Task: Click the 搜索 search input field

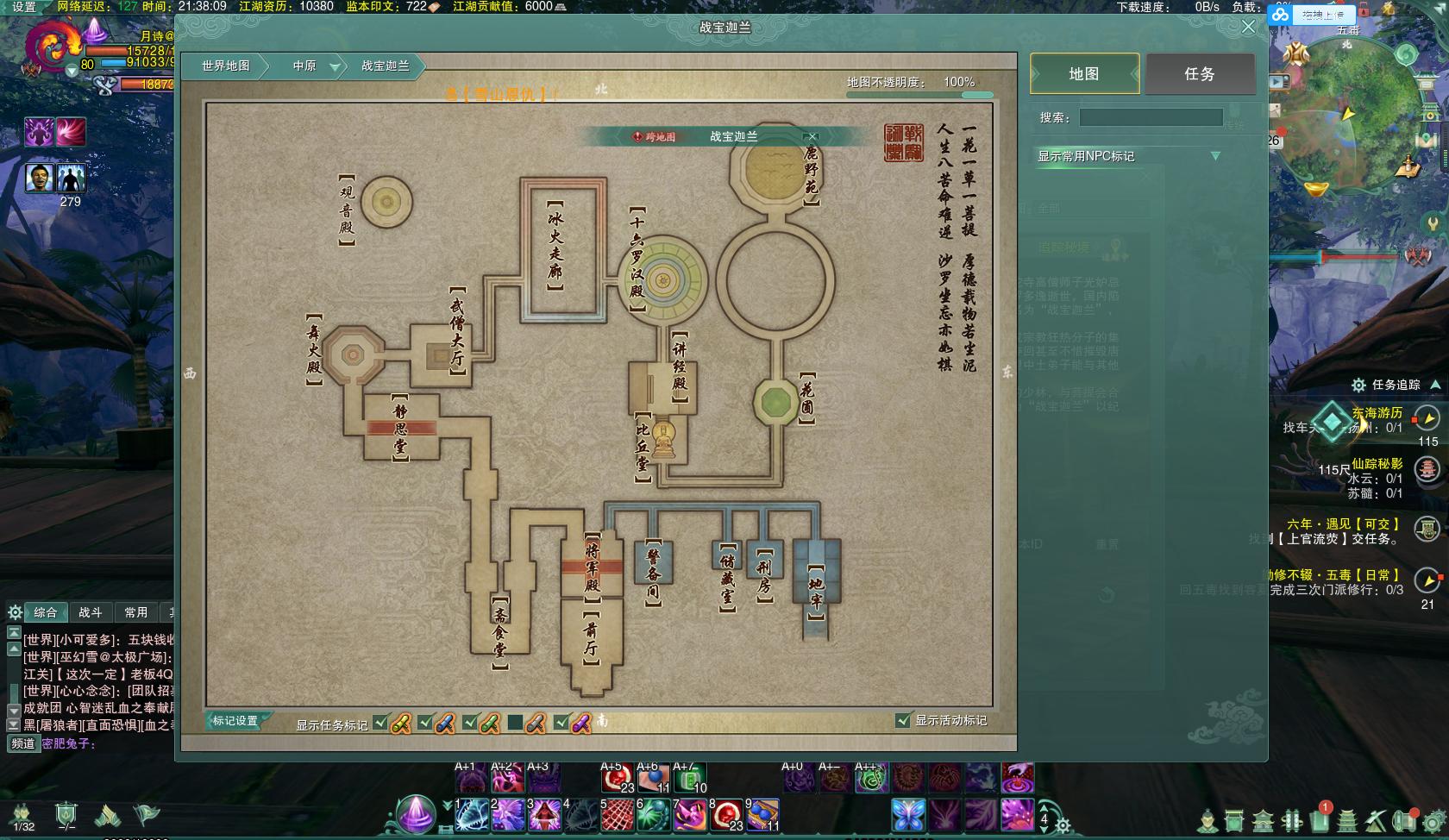Action: point(1151,117)
